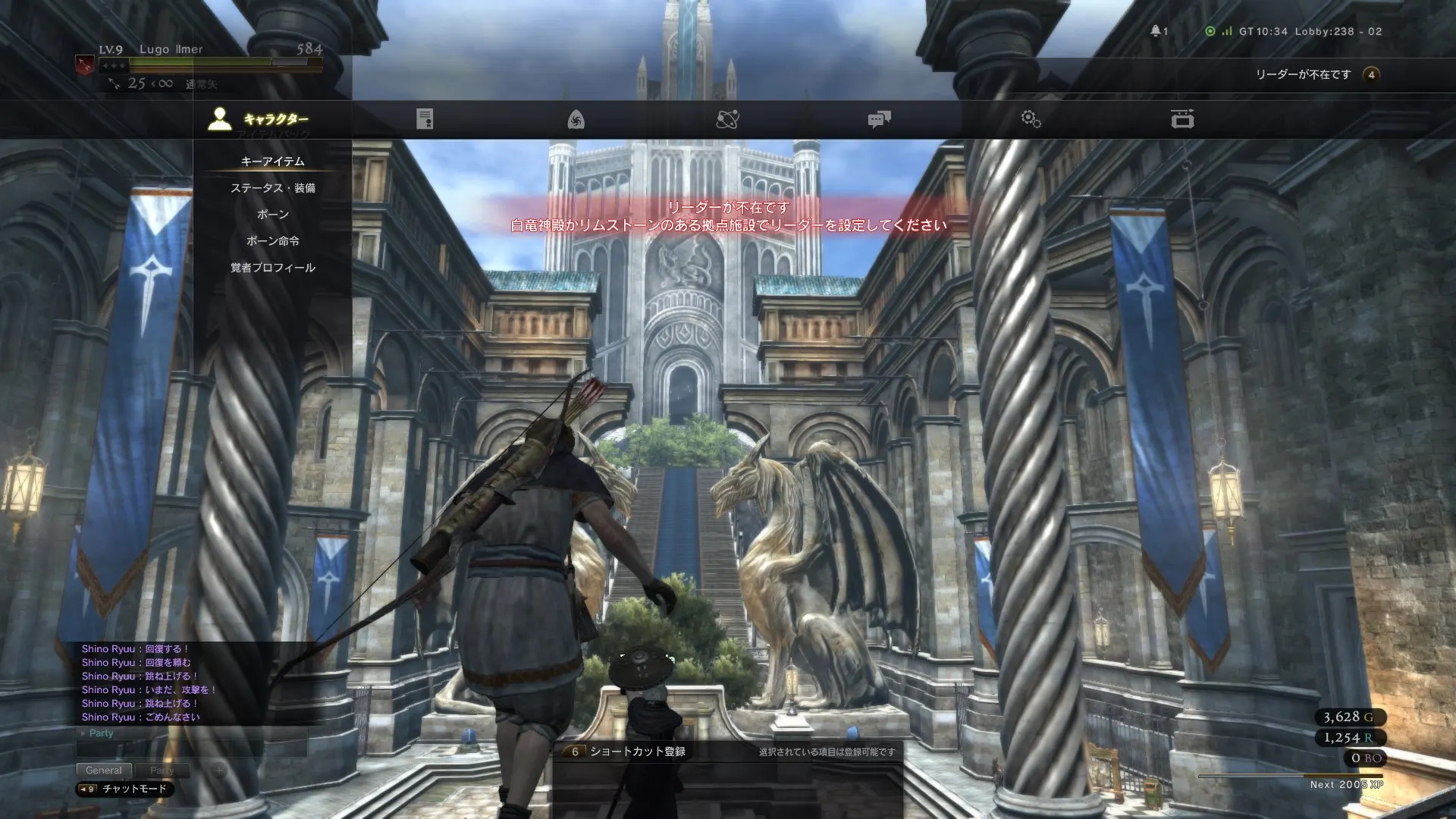The image size is (1456, 819).
Task: Toggle 覚者プロフィール profile option
Action: pyautogui.click(x=272, y=267)
